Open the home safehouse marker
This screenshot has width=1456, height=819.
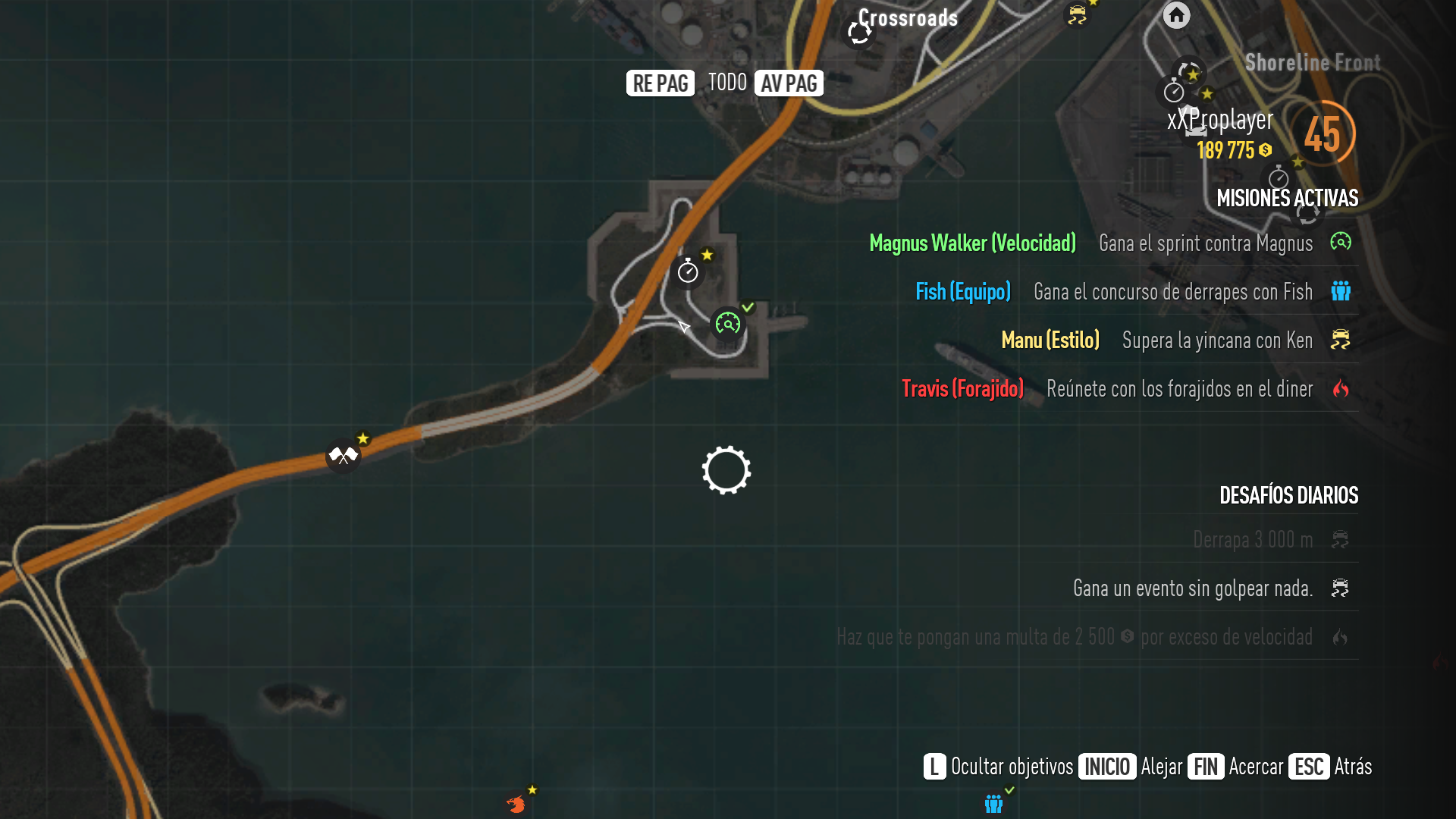click(1176, 15)
